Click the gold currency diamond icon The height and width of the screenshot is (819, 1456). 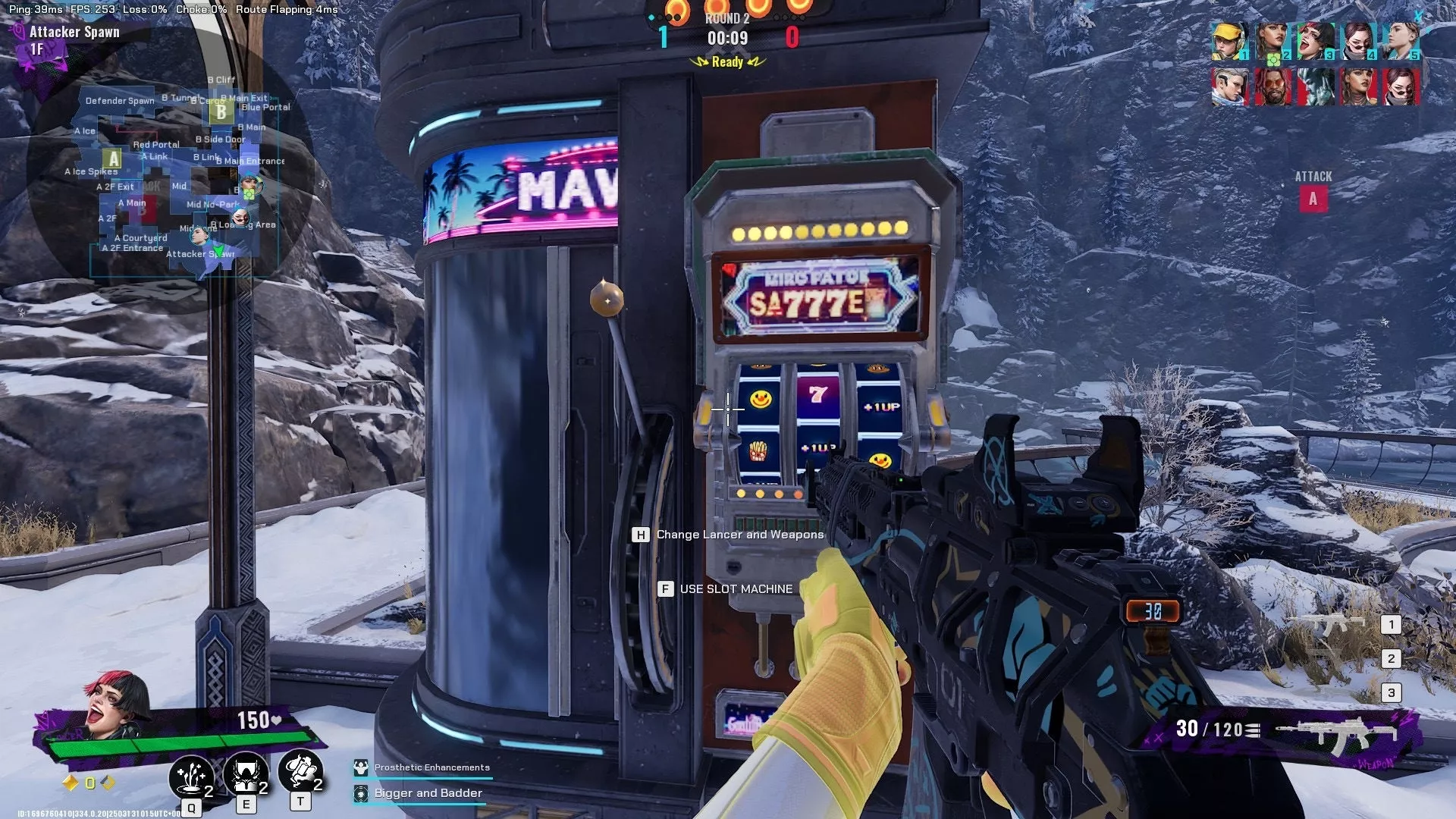click(x=71, y=783)
